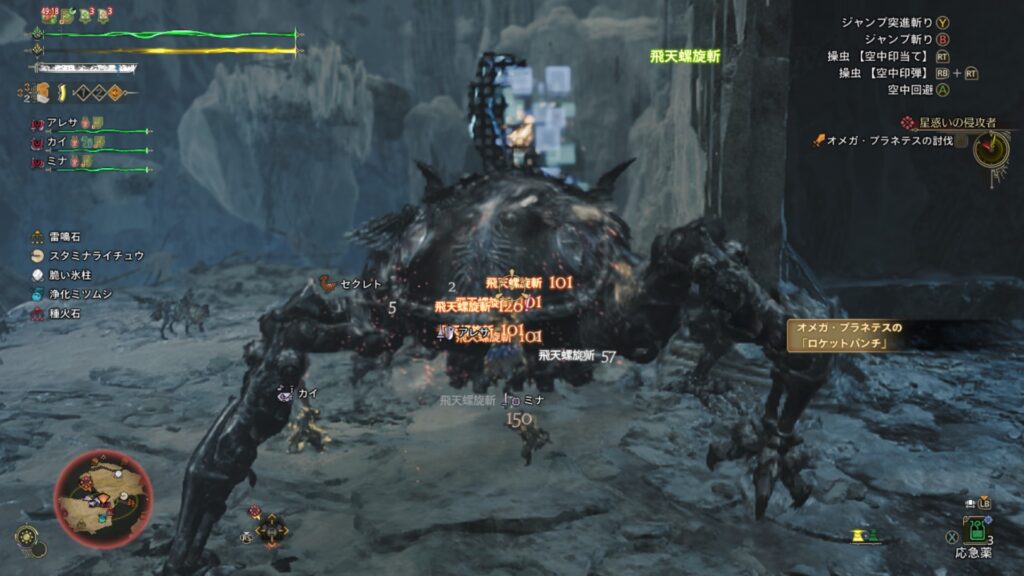Click the quest timer clock icon

click(x=990, y=150)
